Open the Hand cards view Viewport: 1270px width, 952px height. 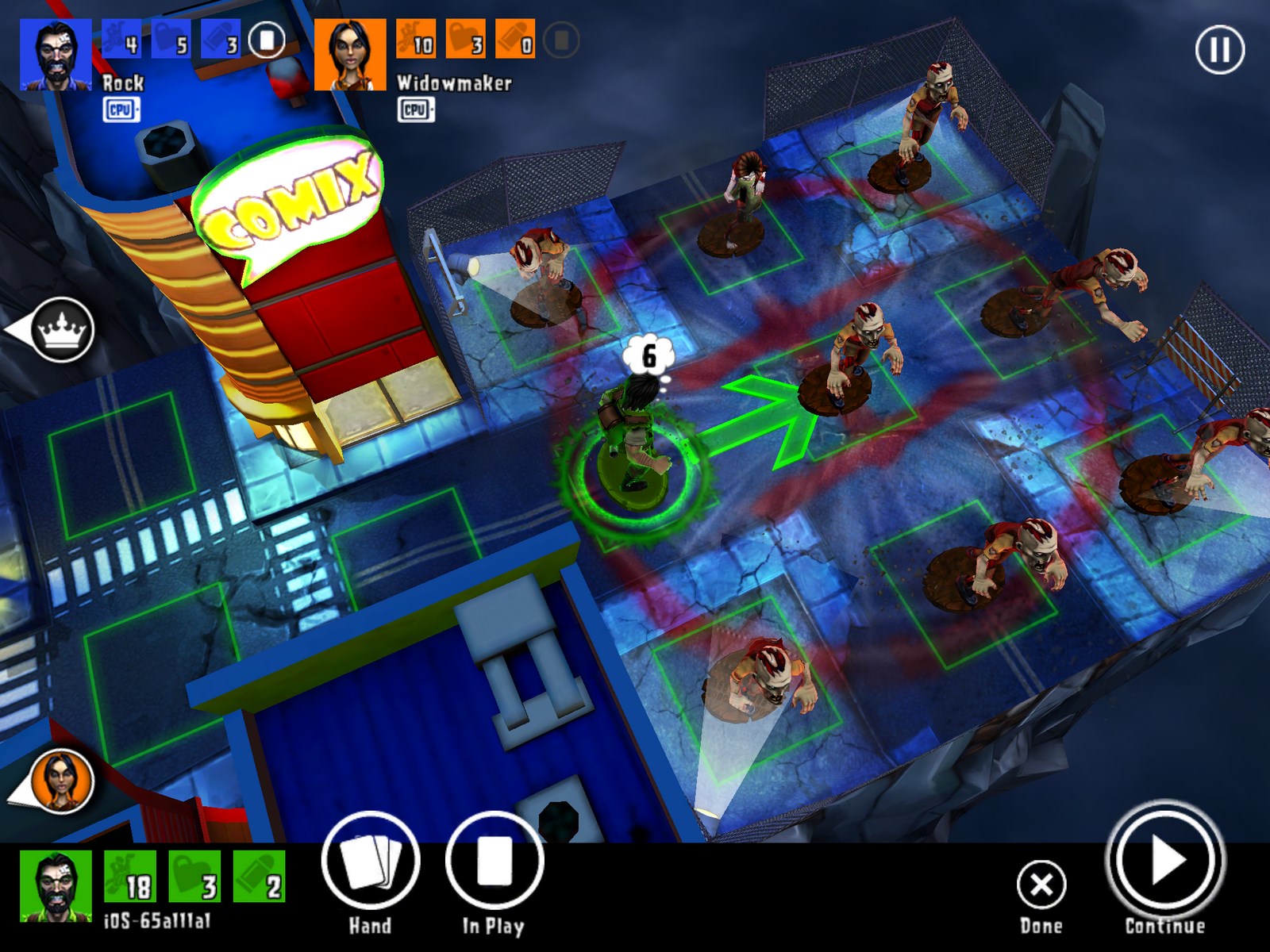[370, 862]
